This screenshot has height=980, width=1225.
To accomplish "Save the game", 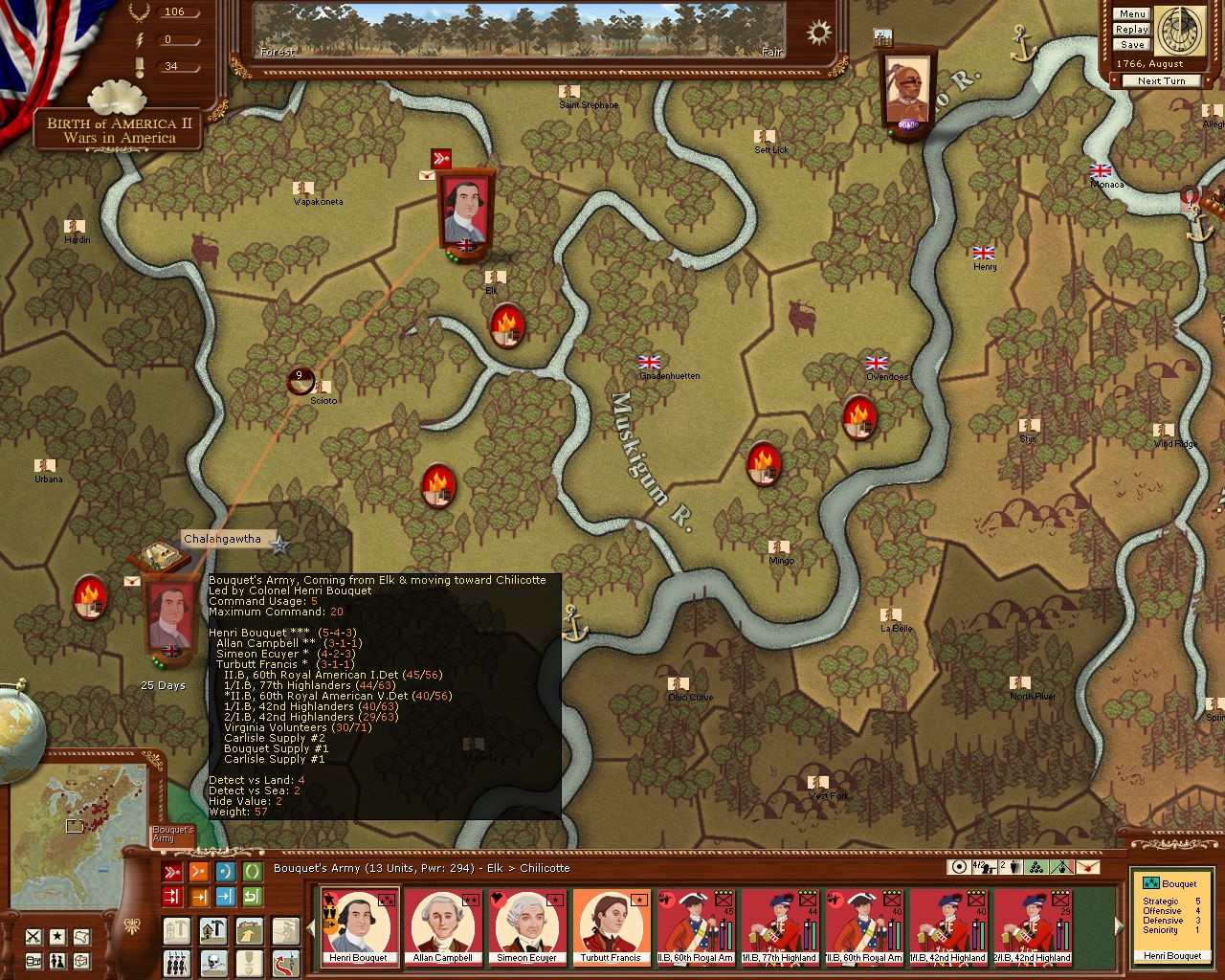I will [x=1131, y=45].
